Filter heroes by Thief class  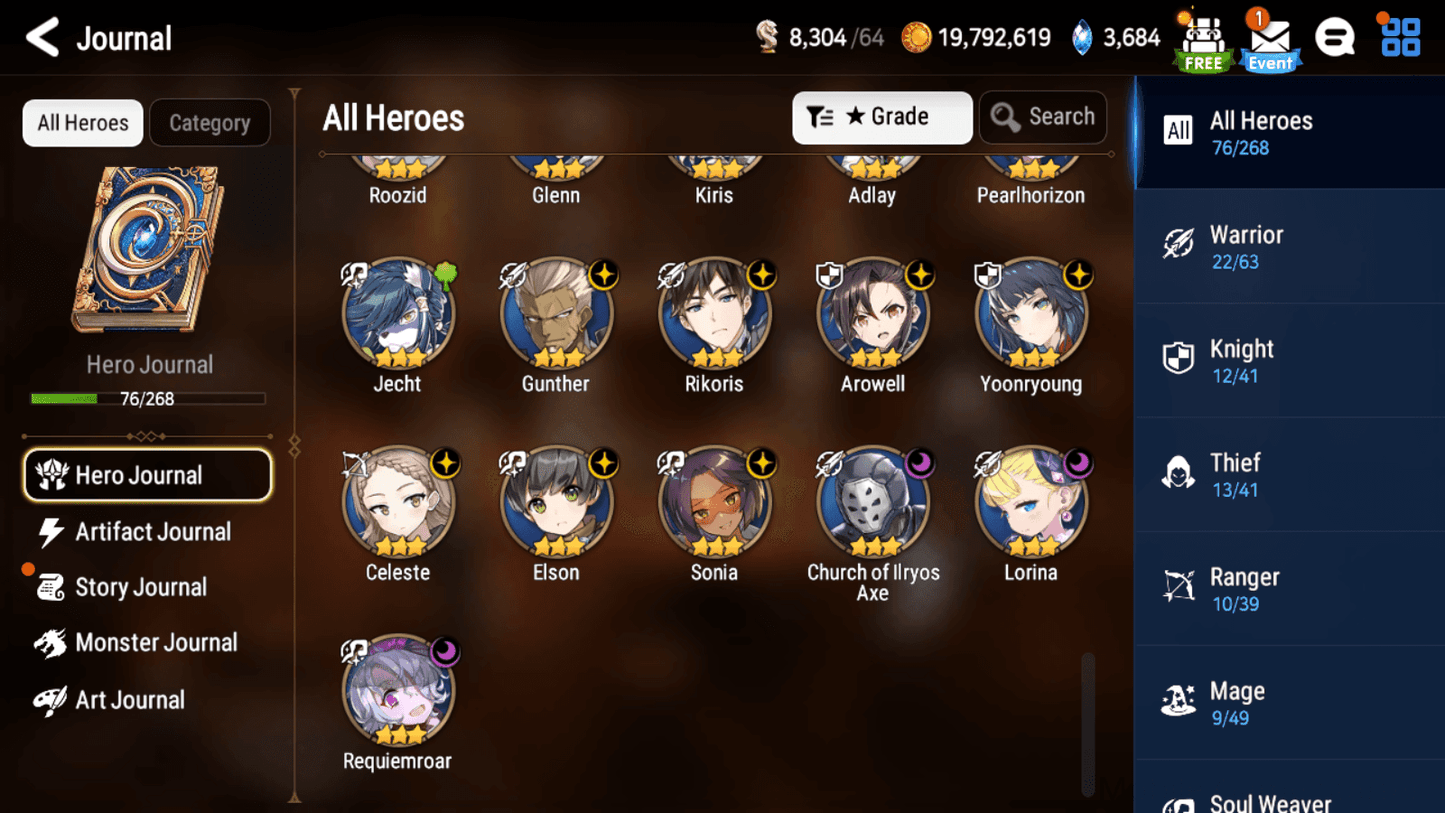[1288, 474]
